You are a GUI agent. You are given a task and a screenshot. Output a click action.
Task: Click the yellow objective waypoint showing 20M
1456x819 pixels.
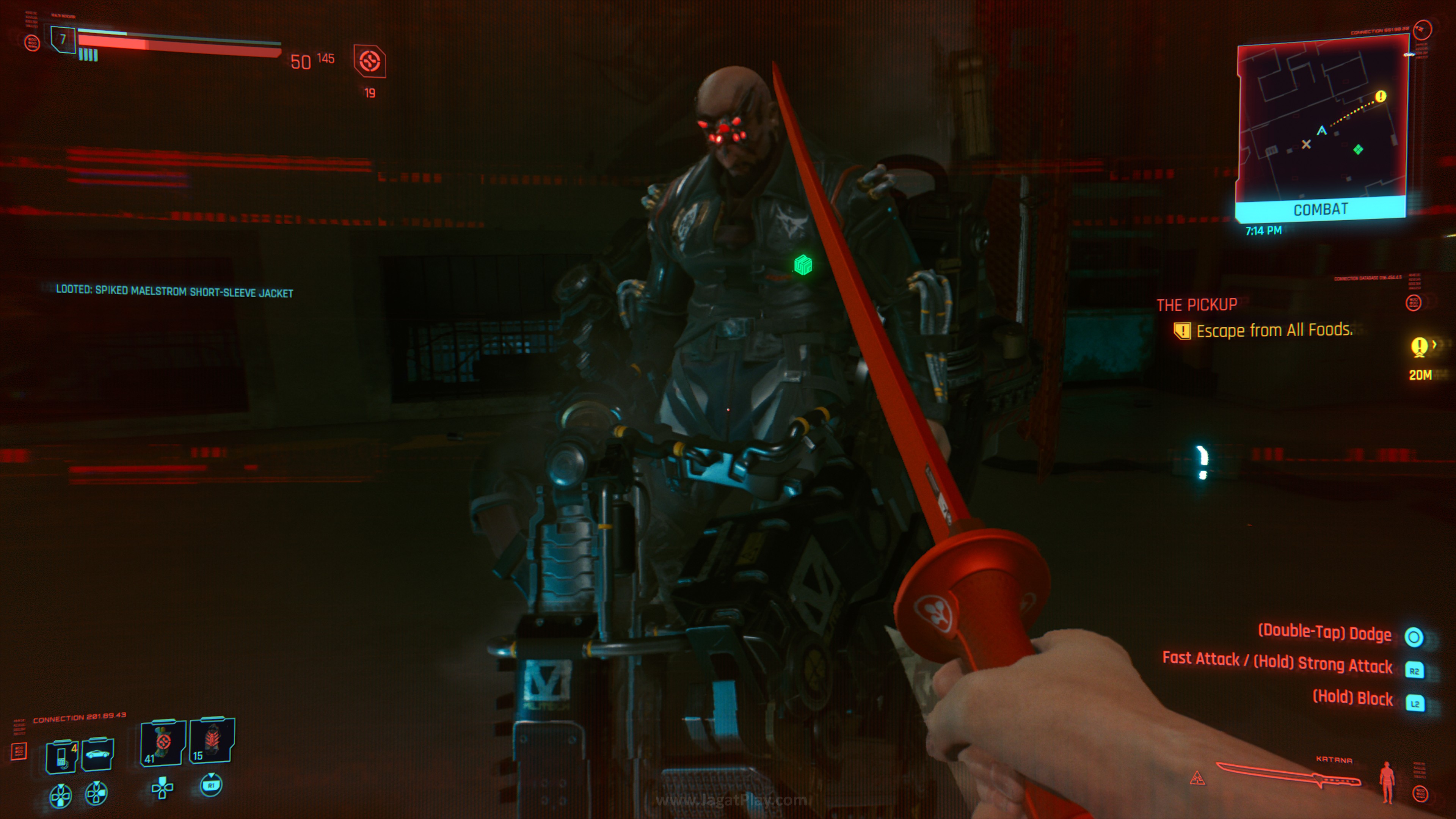click(1419, 347)
